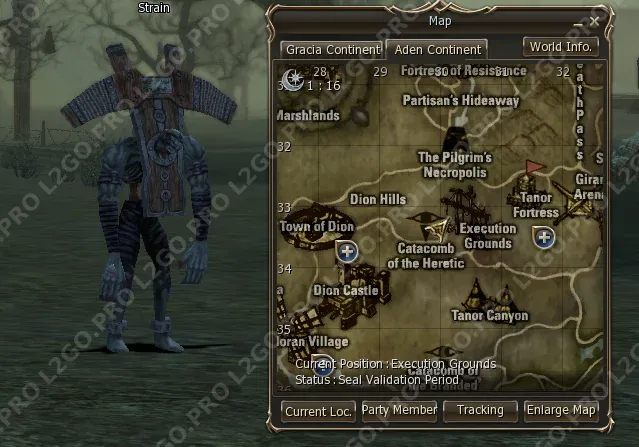Activate the Tracking button
The image size is (639, 447).
click(480, 410)
